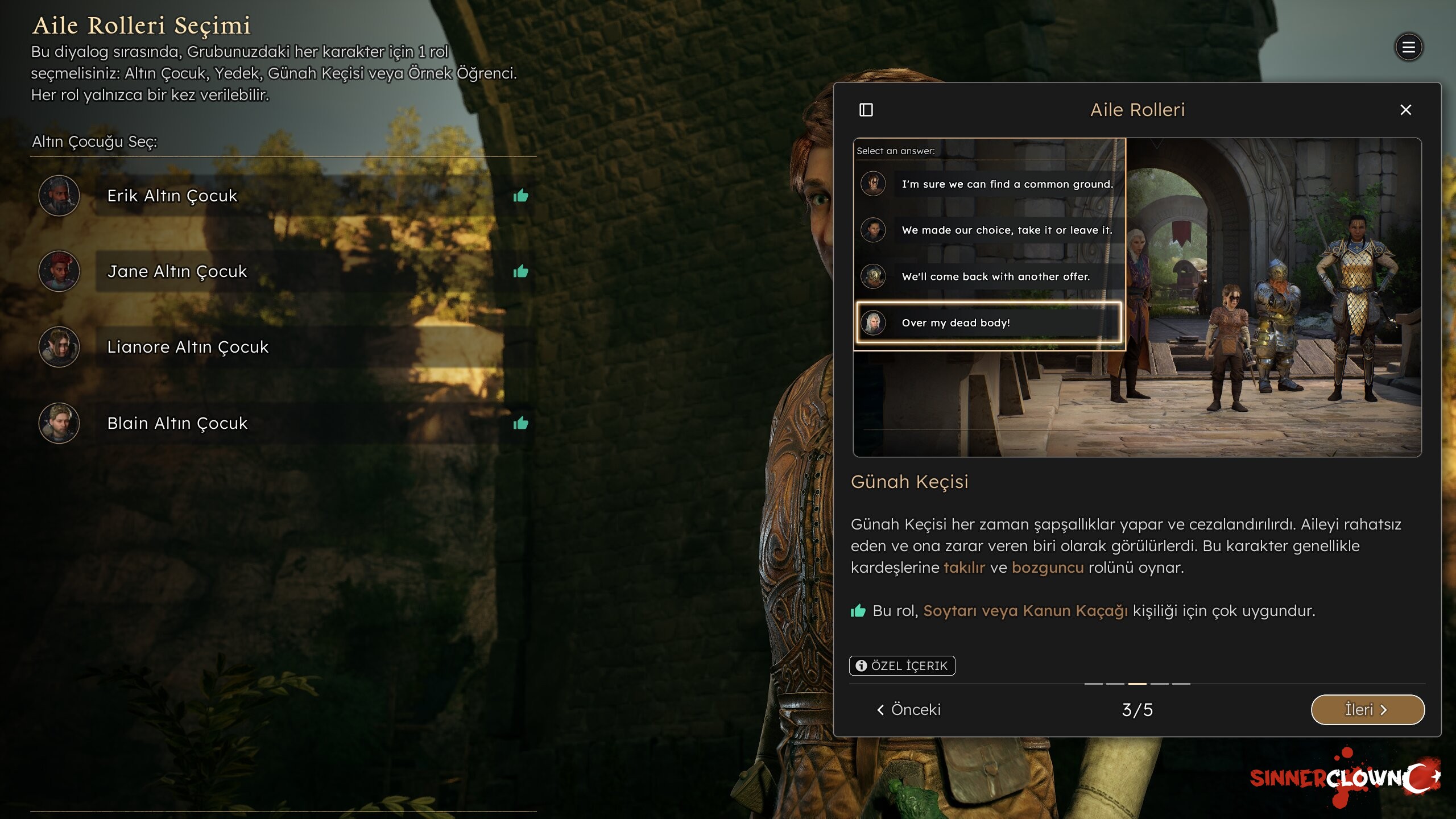Screen dimensions: 1456x819
Task: Close the Aile Rolleri panel
Action: (1405, 110)
